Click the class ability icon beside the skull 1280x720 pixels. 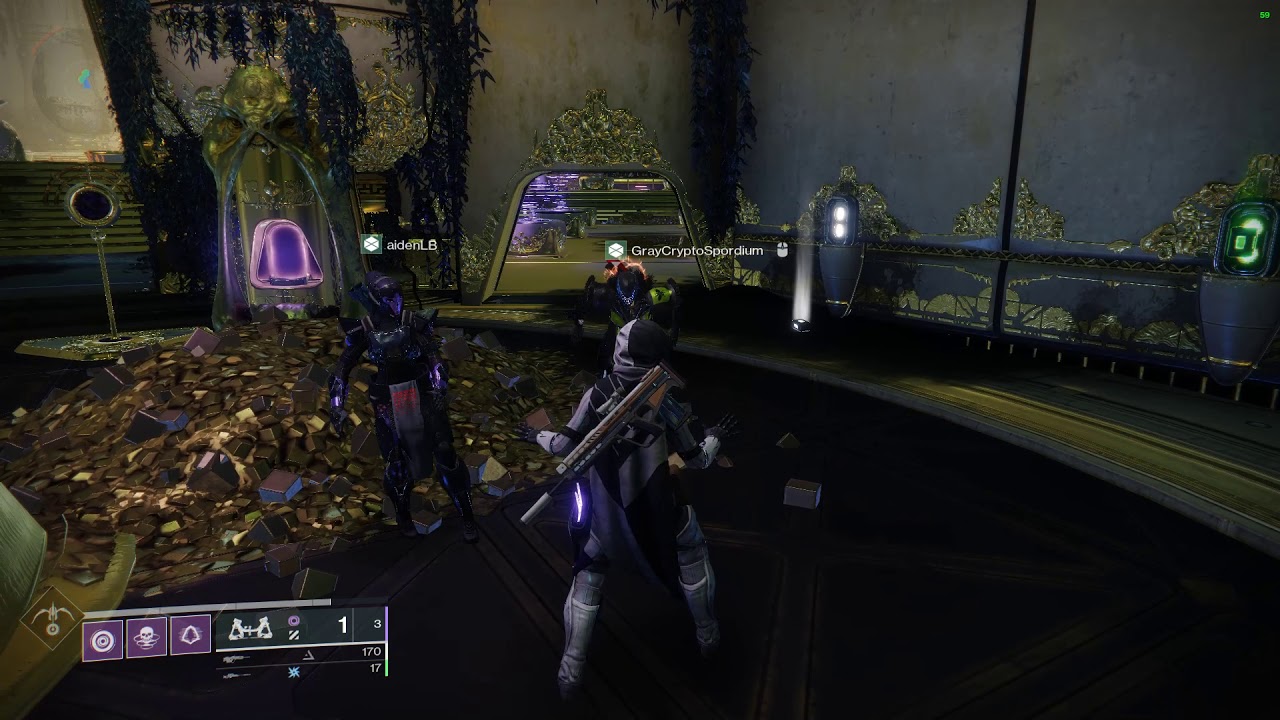[189, 636]
